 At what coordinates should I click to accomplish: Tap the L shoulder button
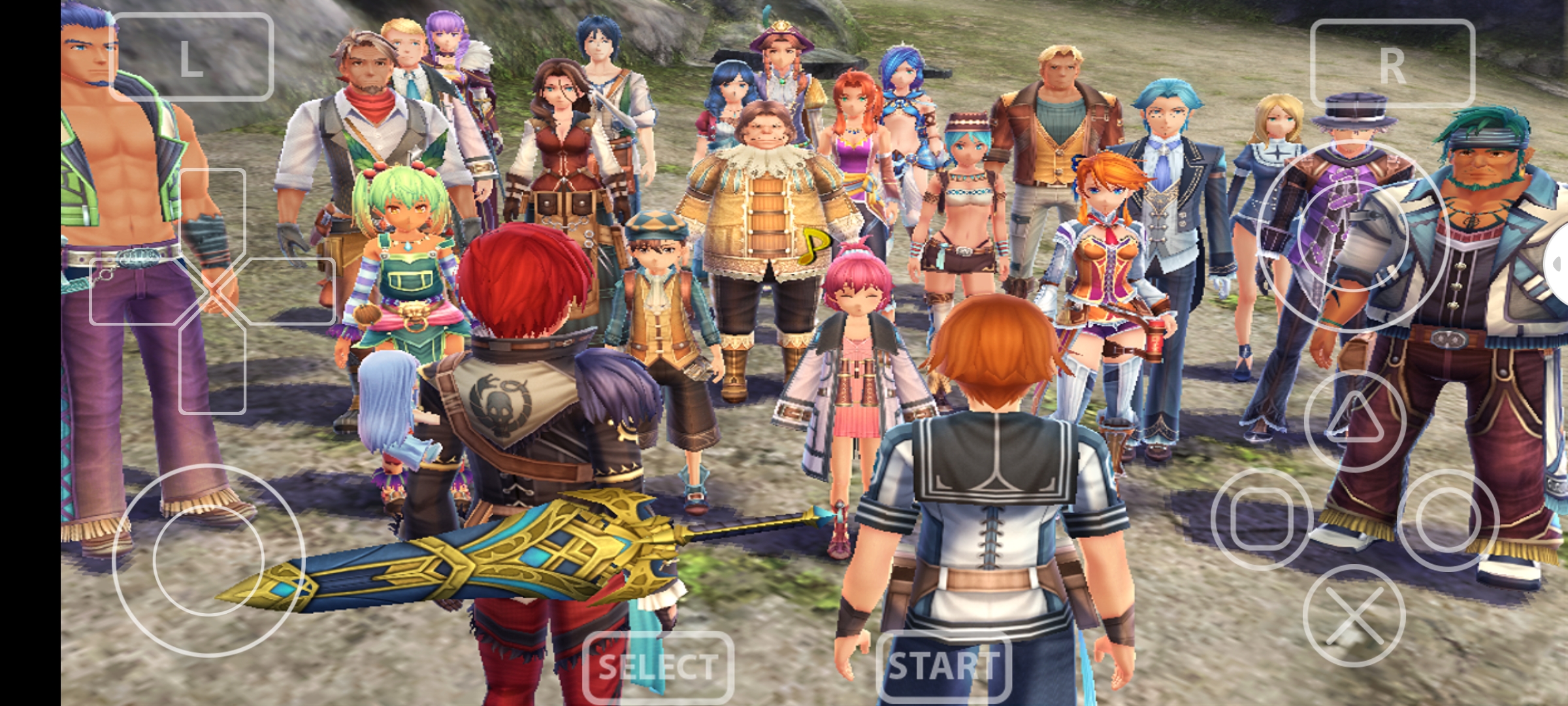(x=191, y=58)
